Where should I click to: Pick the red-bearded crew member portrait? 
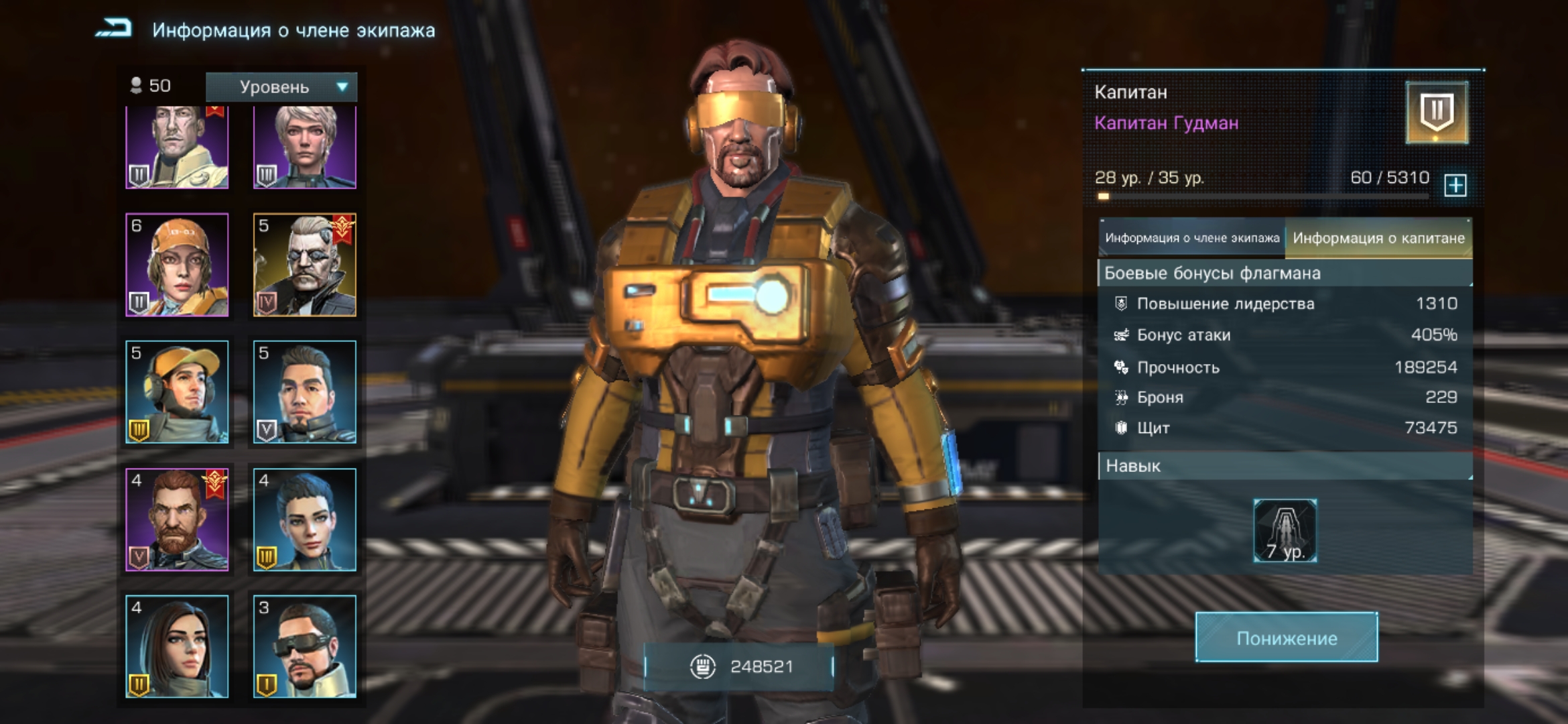(x=177, y=520)
